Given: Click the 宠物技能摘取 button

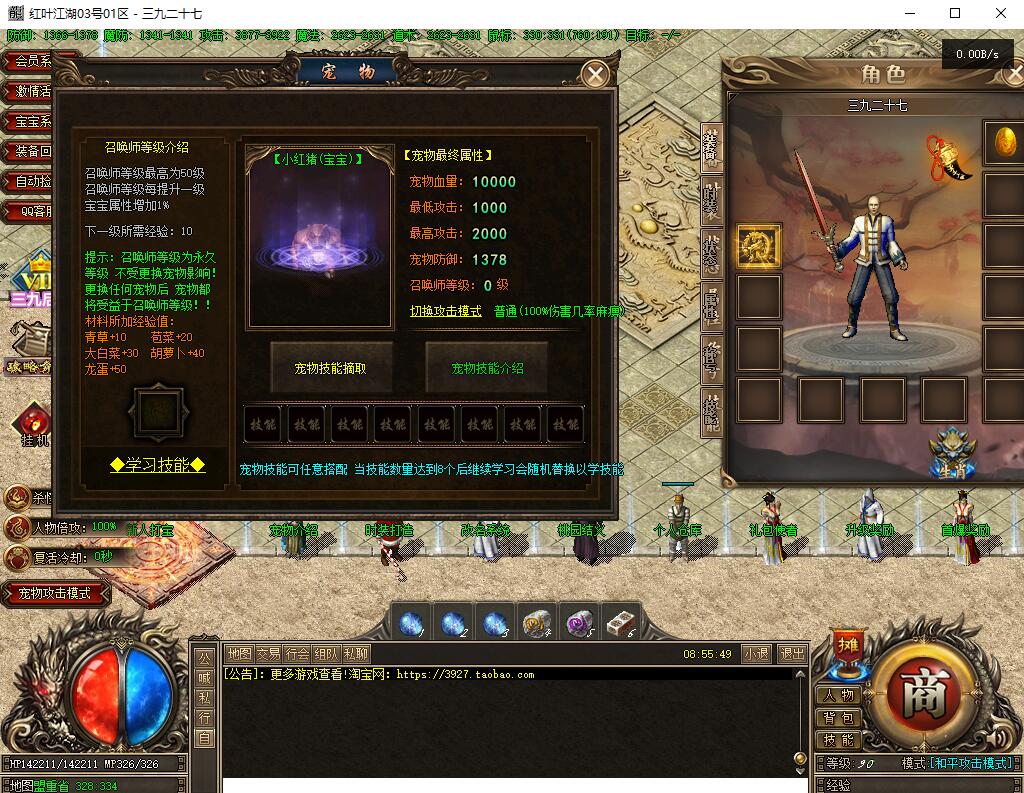Looking at the screenshot, I should coord(331,368).
